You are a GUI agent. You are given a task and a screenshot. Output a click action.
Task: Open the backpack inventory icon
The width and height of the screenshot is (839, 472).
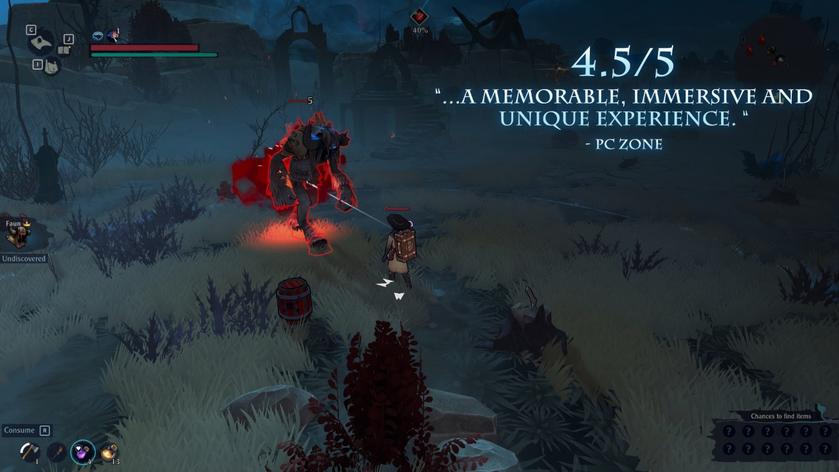tap(51, 66)
